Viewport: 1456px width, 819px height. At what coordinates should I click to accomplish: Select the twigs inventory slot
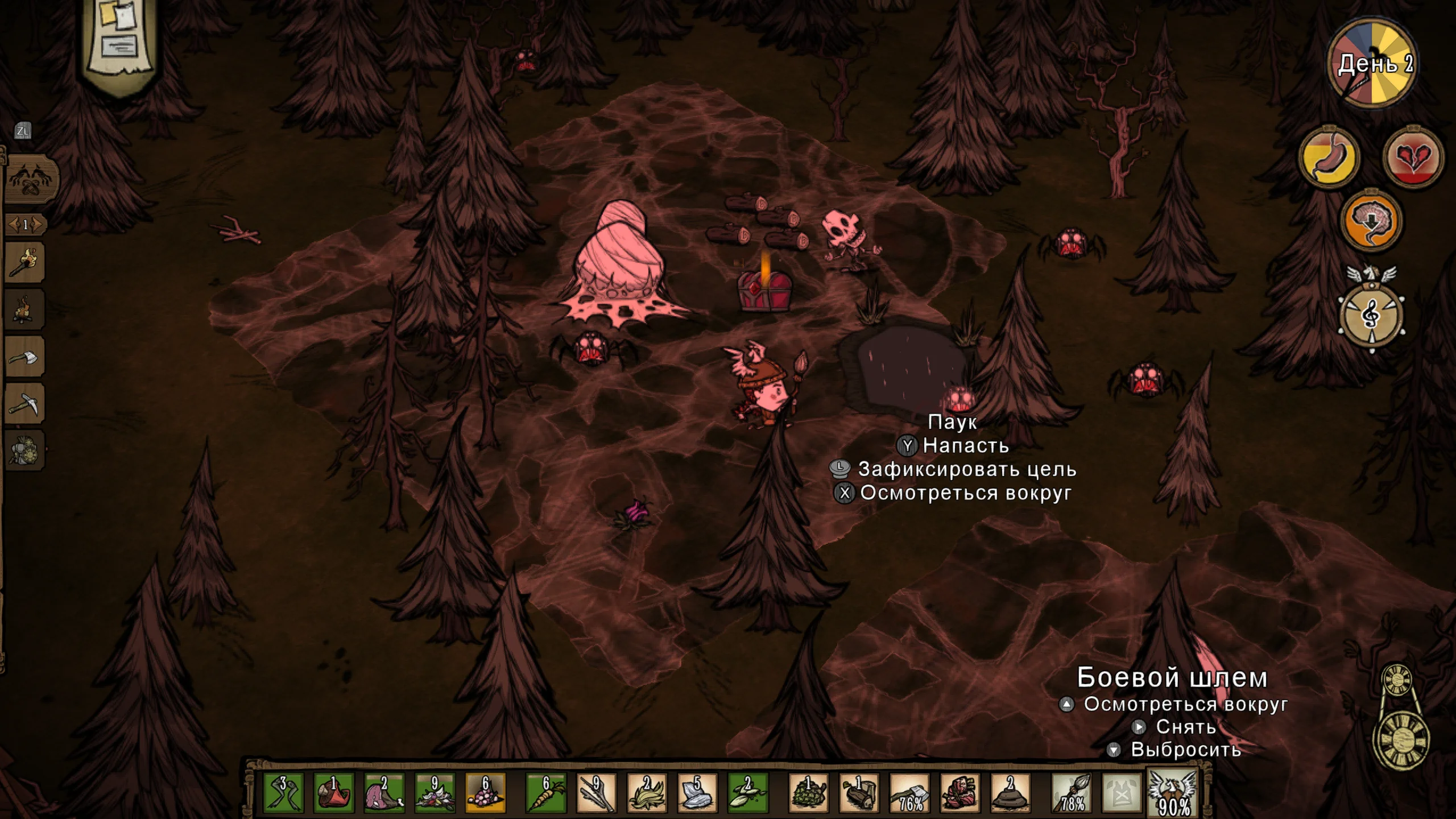click(597, 792)
